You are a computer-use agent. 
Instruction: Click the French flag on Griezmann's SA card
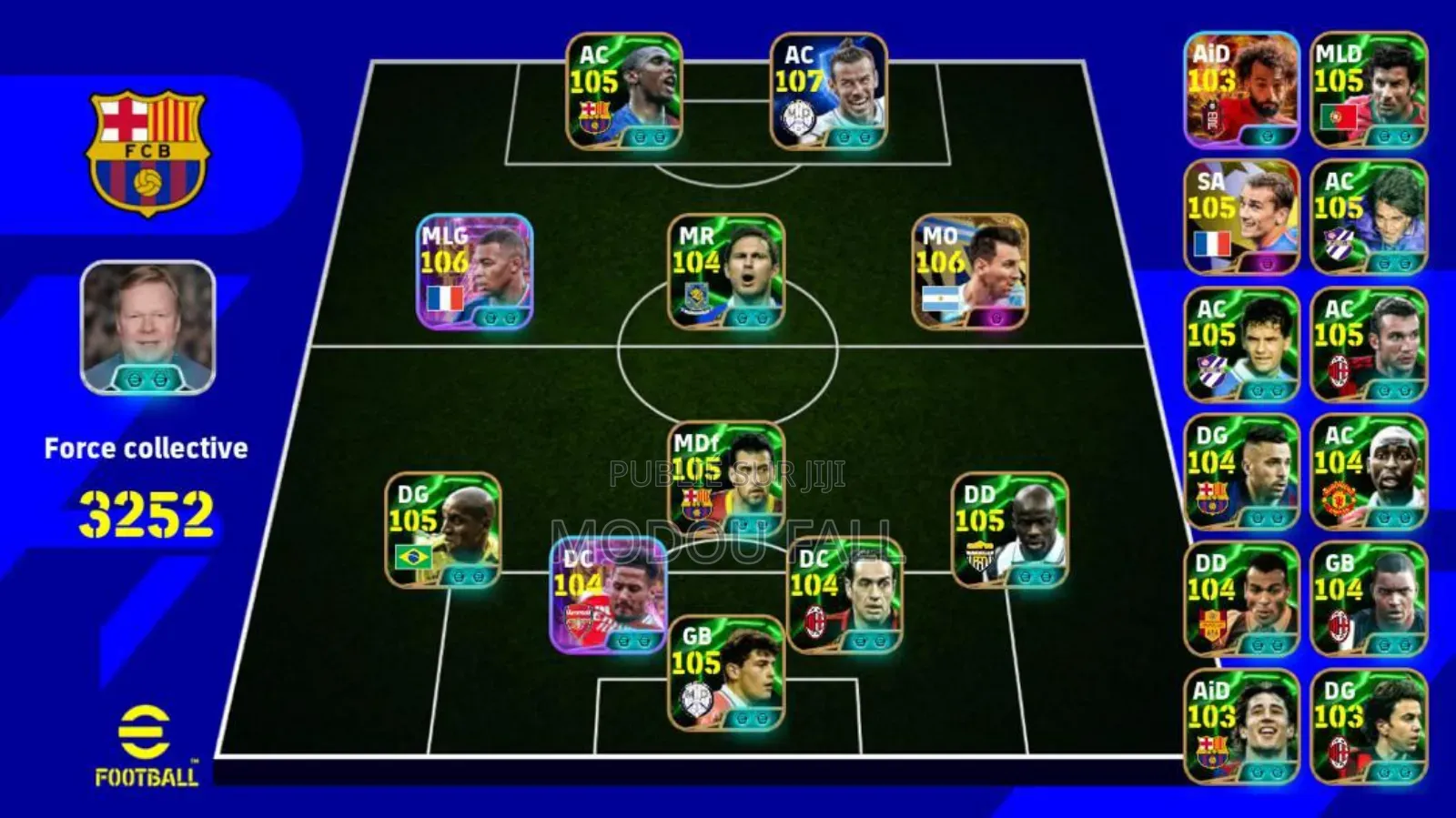1211,242
